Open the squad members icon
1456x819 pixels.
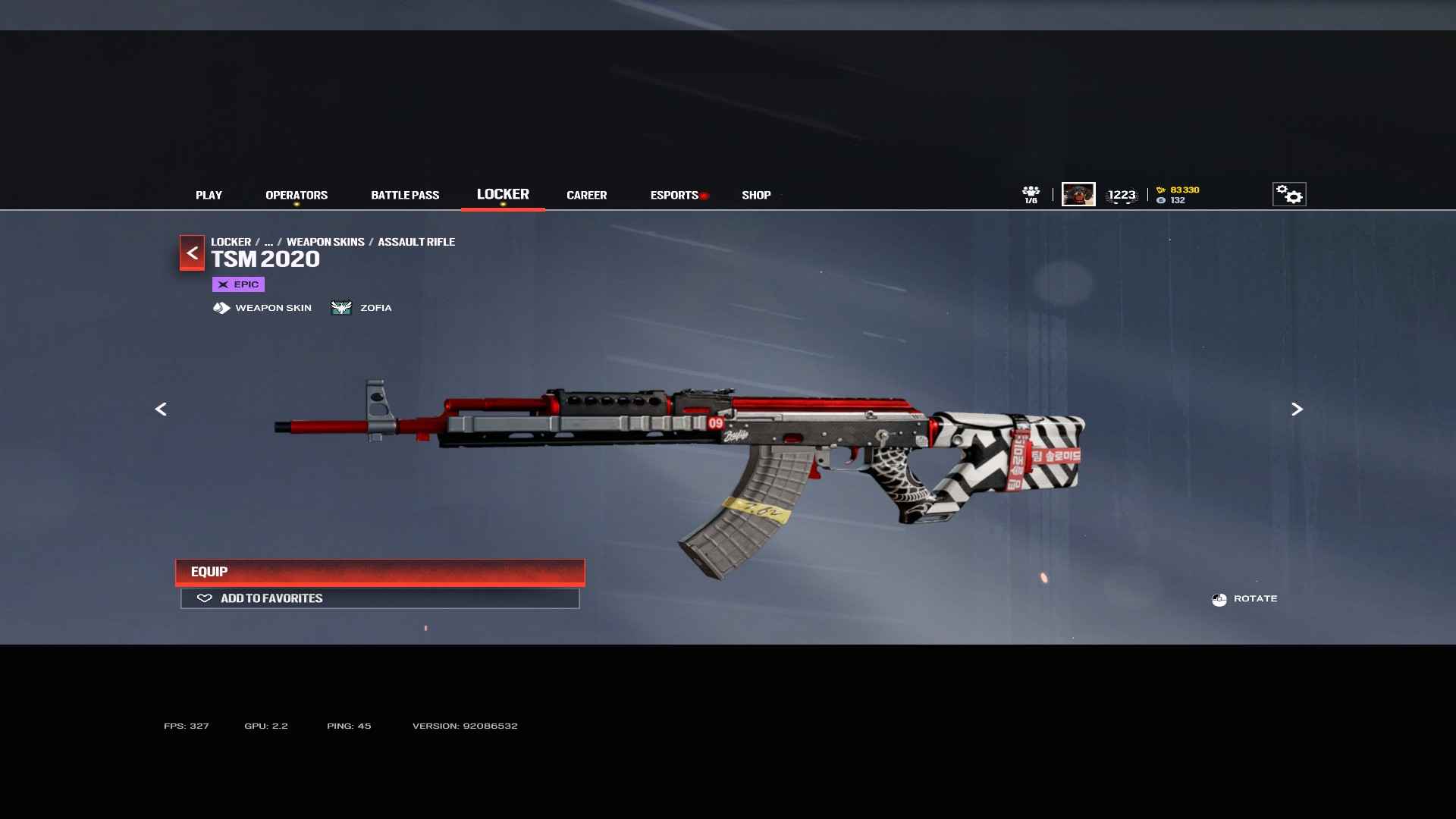coord(1031,194)
